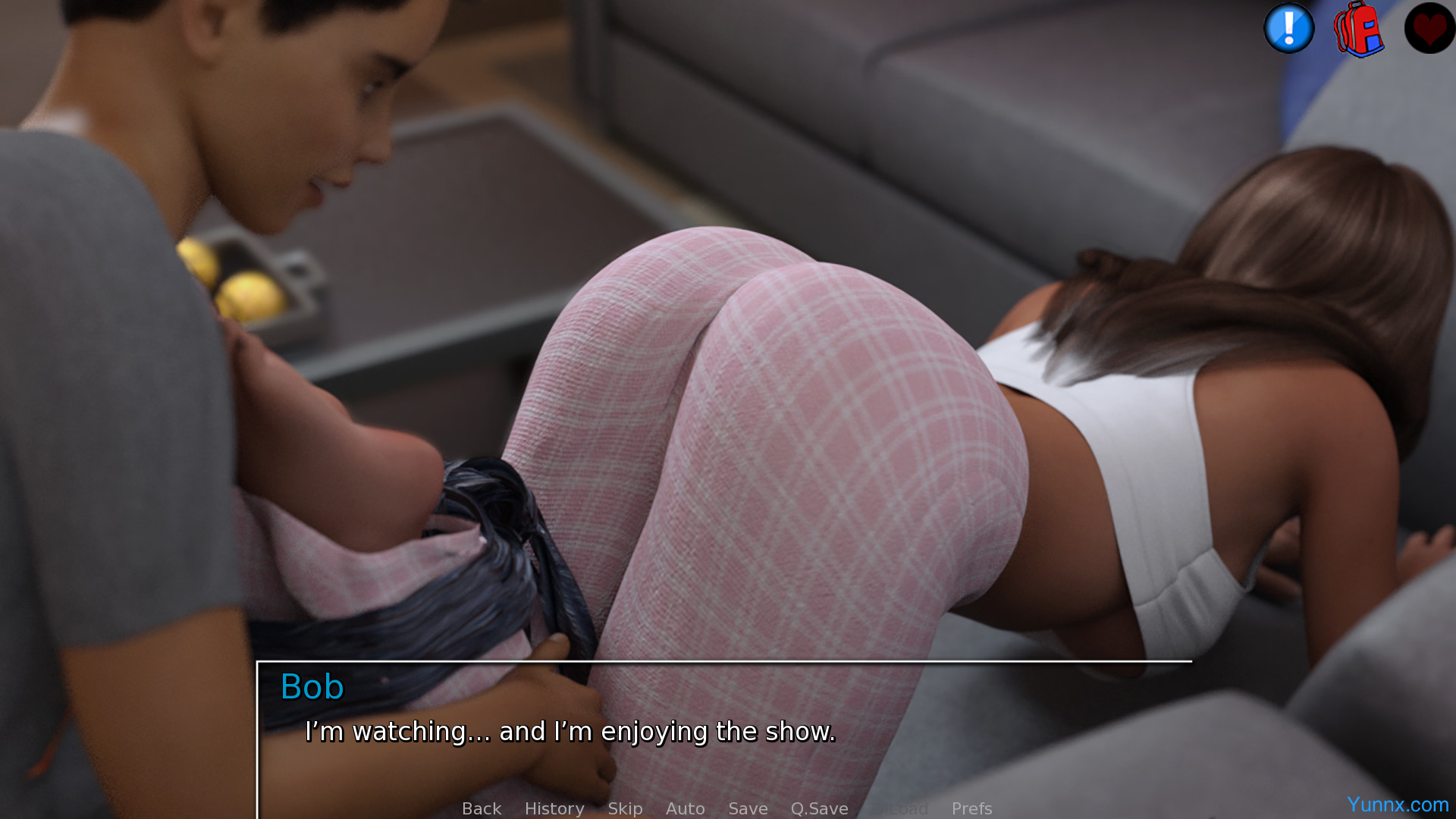Screen dimensions: 1456x819
Task: Visit the Yunnx.com watermark link
Action: click(x=1397, y=805)
